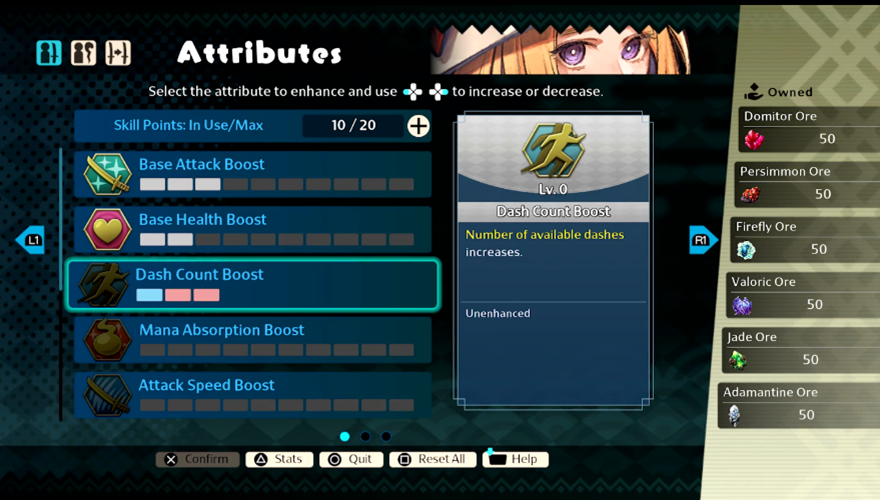This screenshot has height=500, width=880.
Task: Select the Attack Speed Boost row
Action: coord(255,394)
